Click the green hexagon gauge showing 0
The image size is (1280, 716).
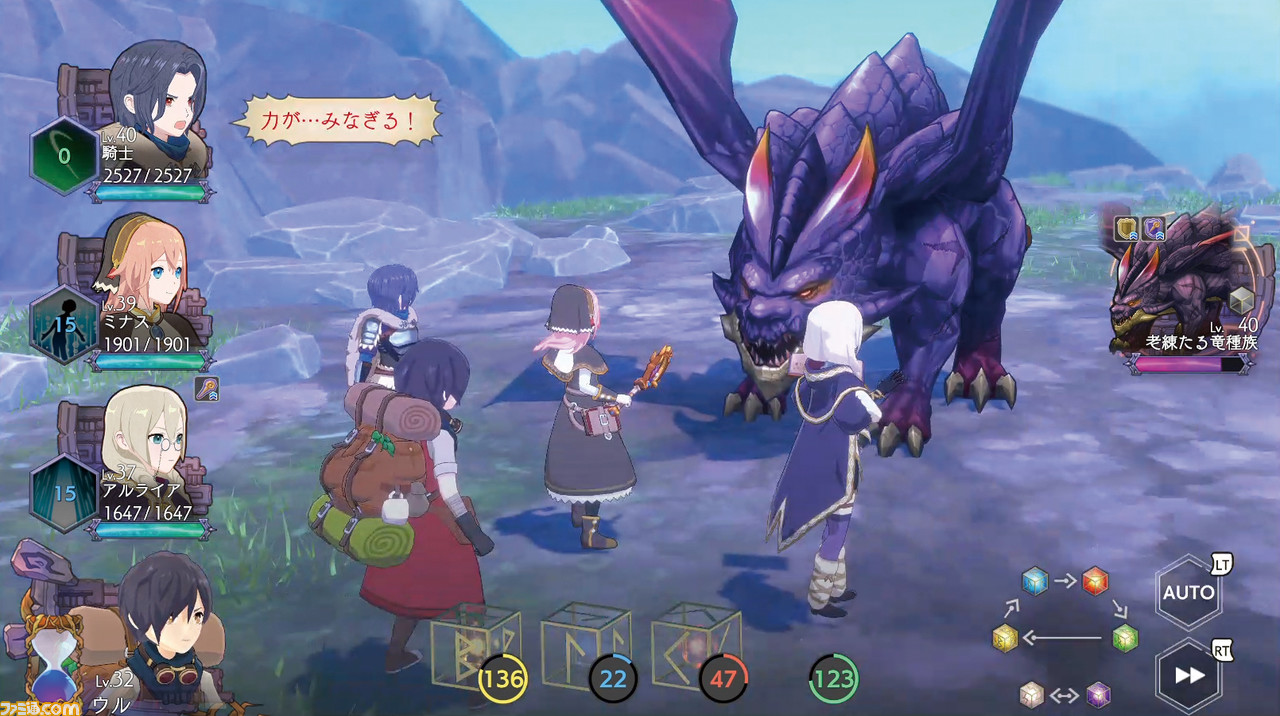click(64, 155)
